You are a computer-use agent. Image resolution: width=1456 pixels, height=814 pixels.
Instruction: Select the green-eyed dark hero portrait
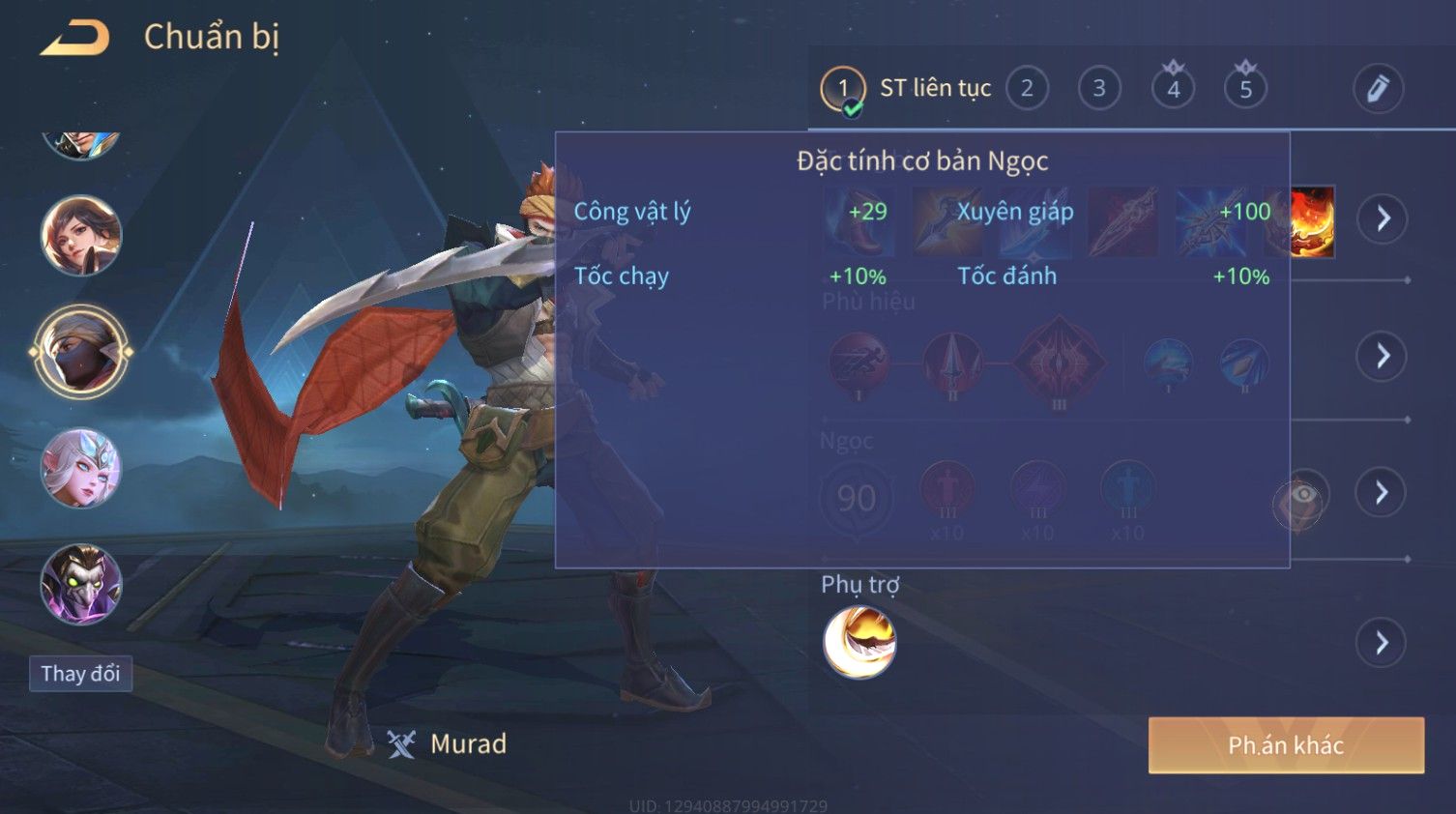[81, 584]
